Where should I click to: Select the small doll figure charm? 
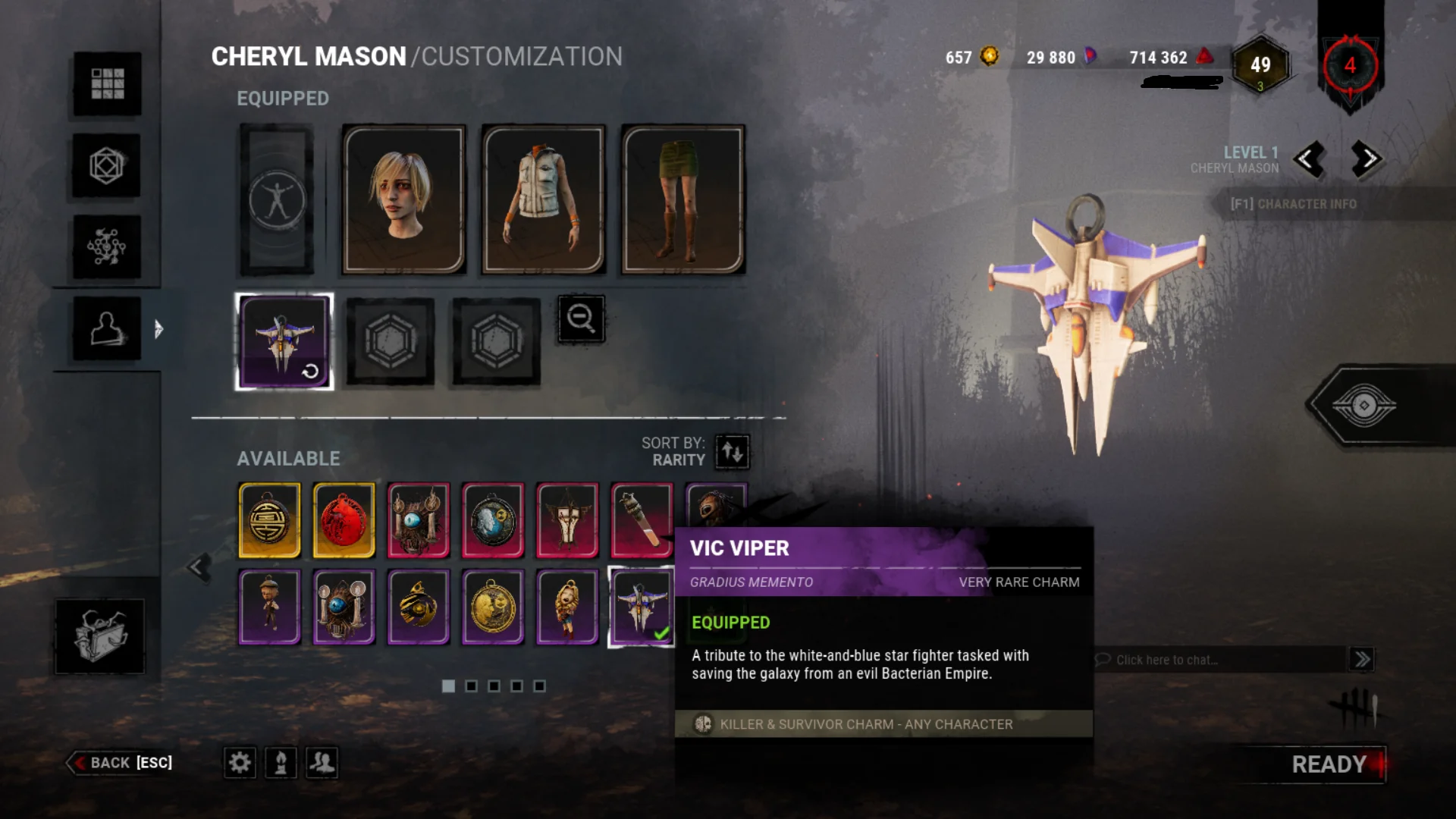[x=269, y=607]
